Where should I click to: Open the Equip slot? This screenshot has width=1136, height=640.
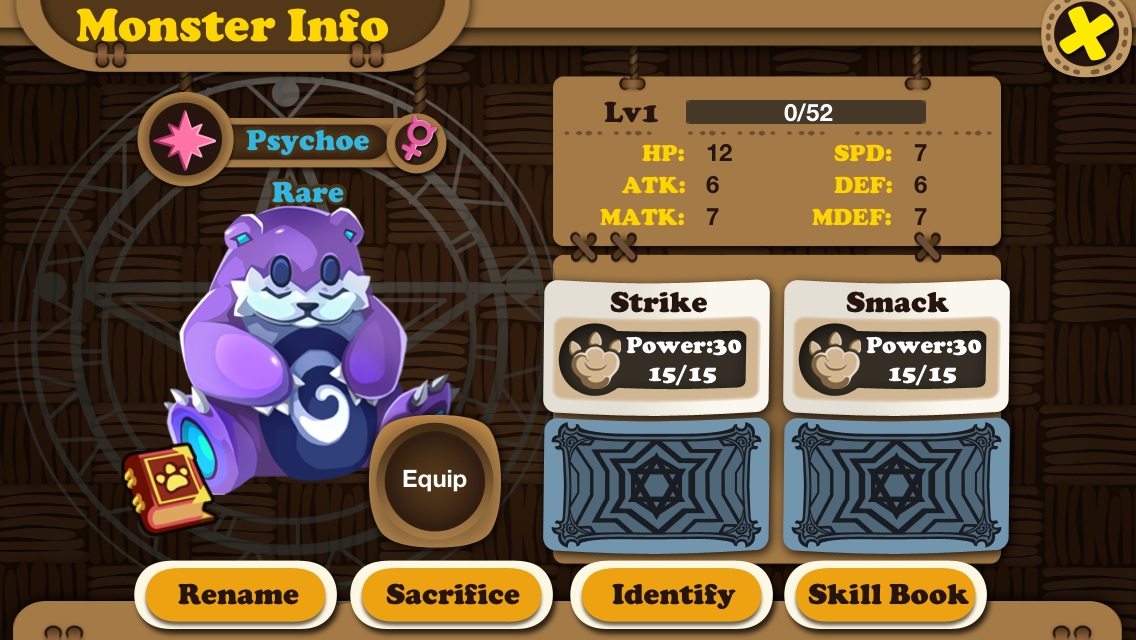point(434,479)
